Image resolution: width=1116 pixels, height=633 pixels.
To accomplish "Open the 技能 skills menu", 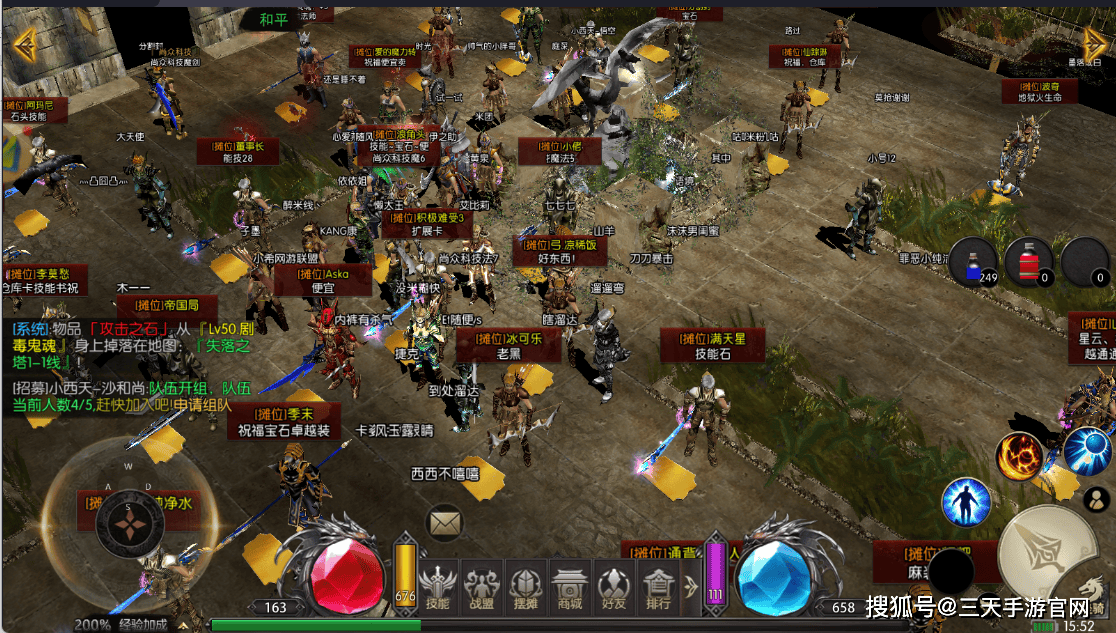I will coord(438,586).
